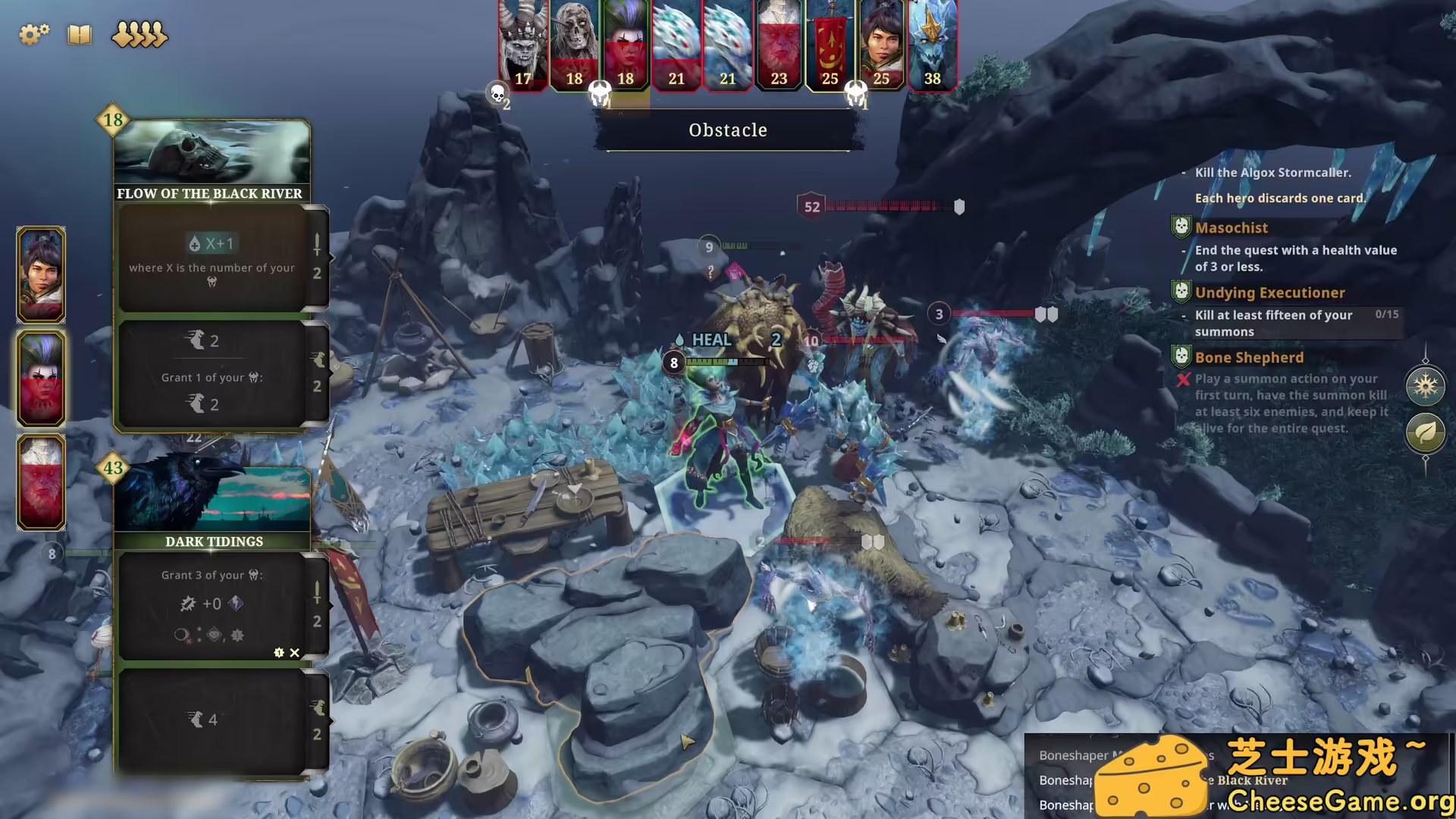The height and width of the screenshot is (819, 1456).
Task: Open the book journal icon
Action: point(79,34)
